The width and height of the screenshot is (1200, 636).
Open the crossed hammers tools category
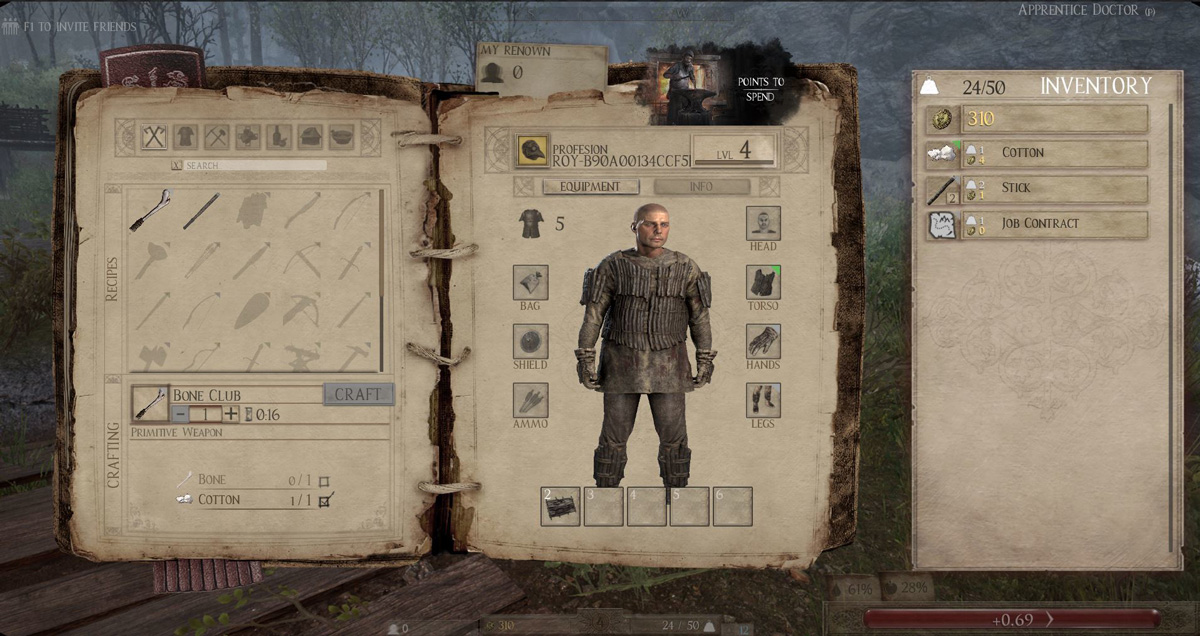coord(217,137)
